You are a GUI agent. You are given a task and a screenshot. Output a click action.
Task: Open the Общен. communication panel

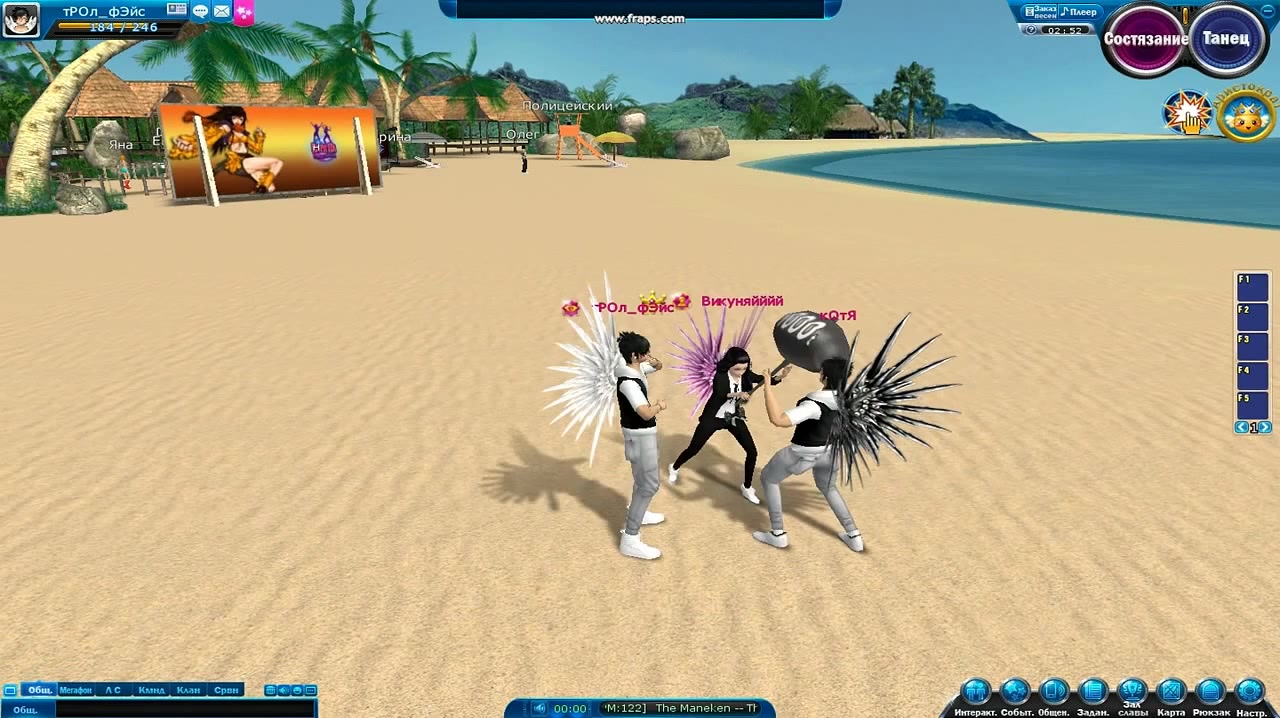point(1054,692)
